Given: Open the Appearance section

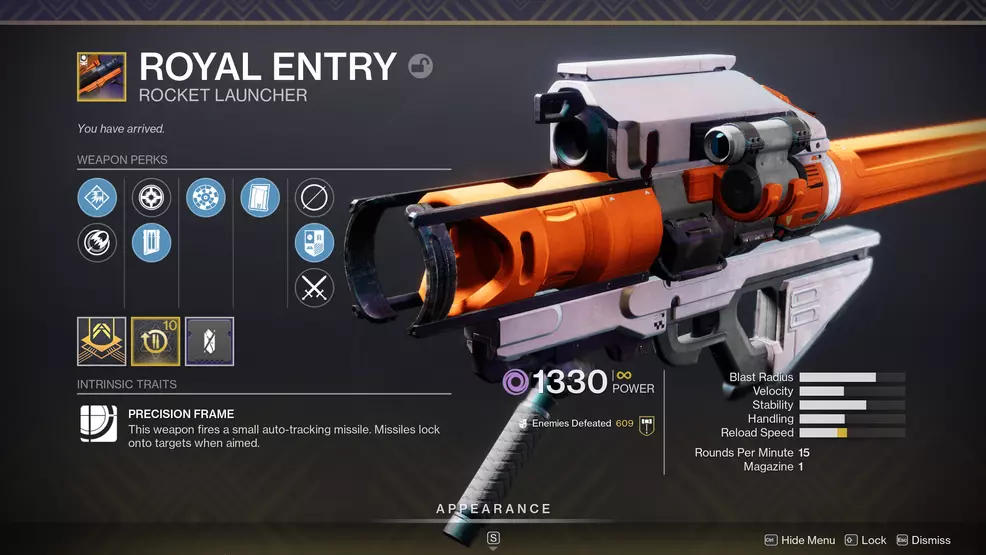Looking at the screenshot, I should (x=493, y=509).
